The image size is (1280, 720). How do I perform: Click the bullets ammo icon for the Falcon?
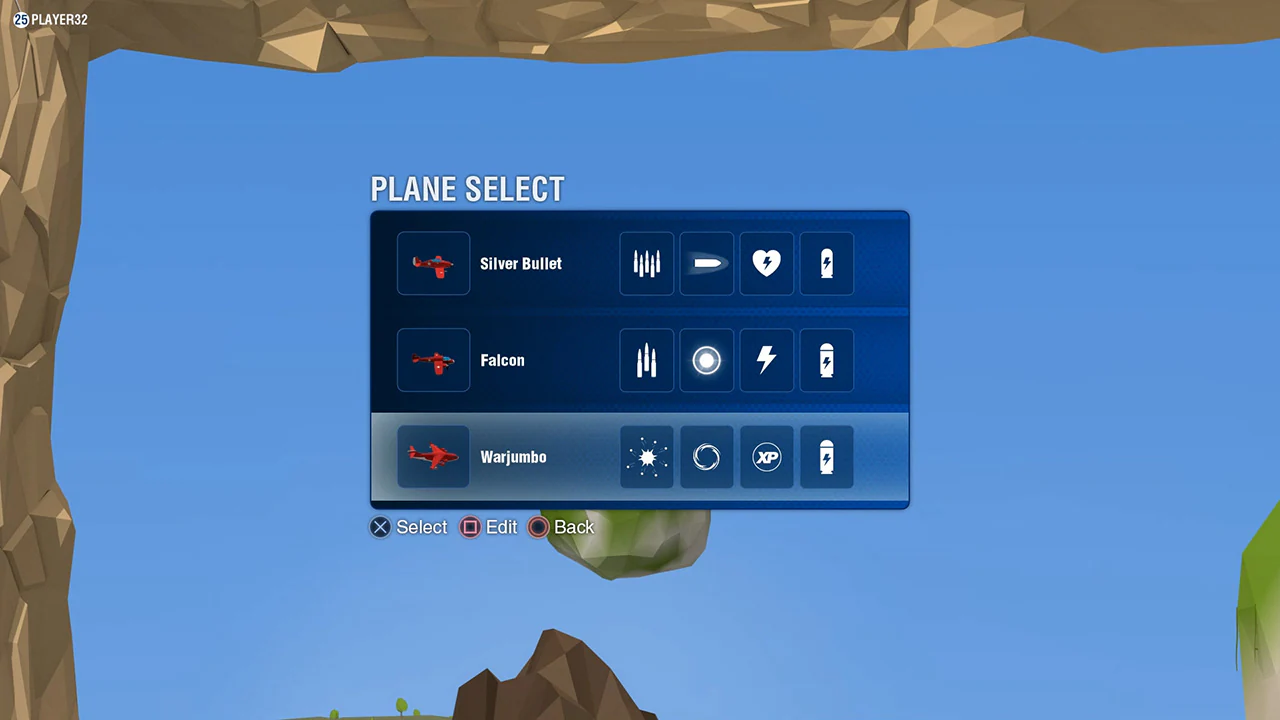pos(646,360)
